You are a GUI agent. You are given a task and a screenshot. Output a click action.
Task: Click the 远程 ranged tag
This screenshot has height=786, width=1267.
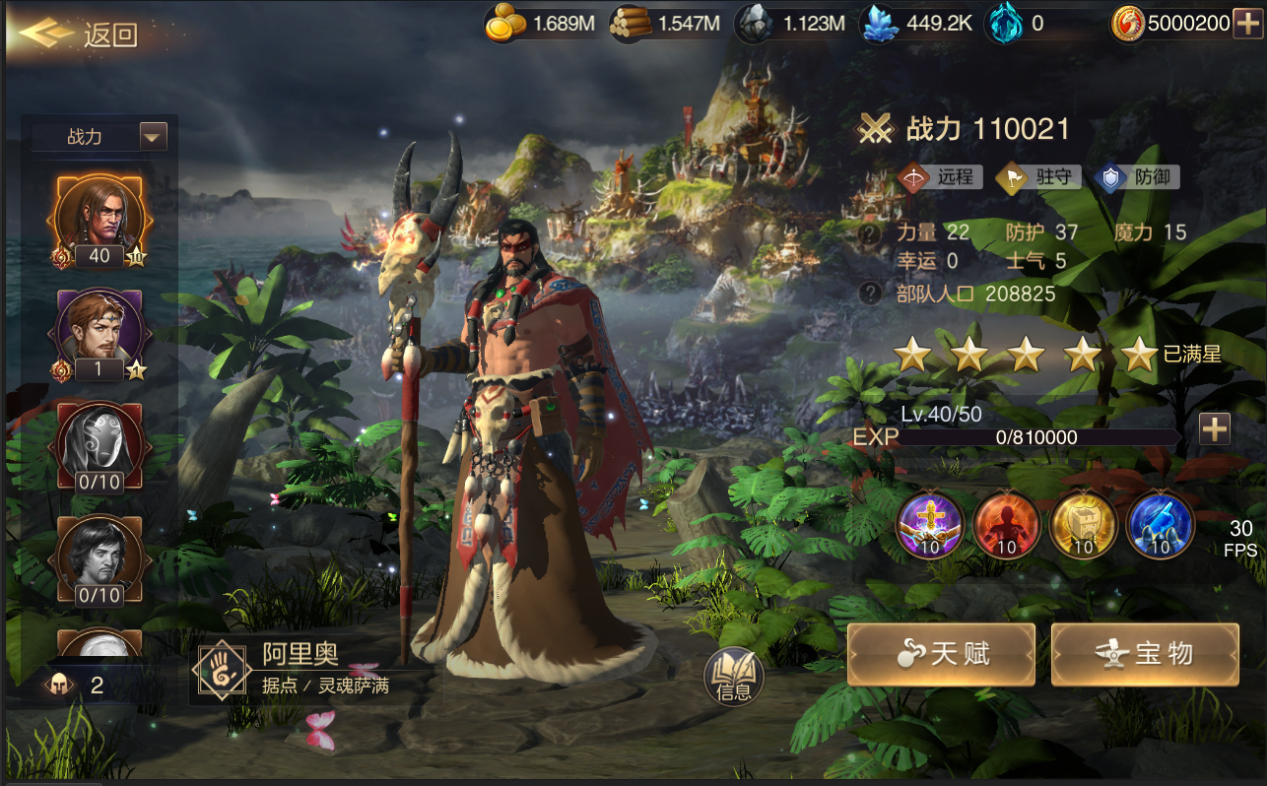click(939, 178)
